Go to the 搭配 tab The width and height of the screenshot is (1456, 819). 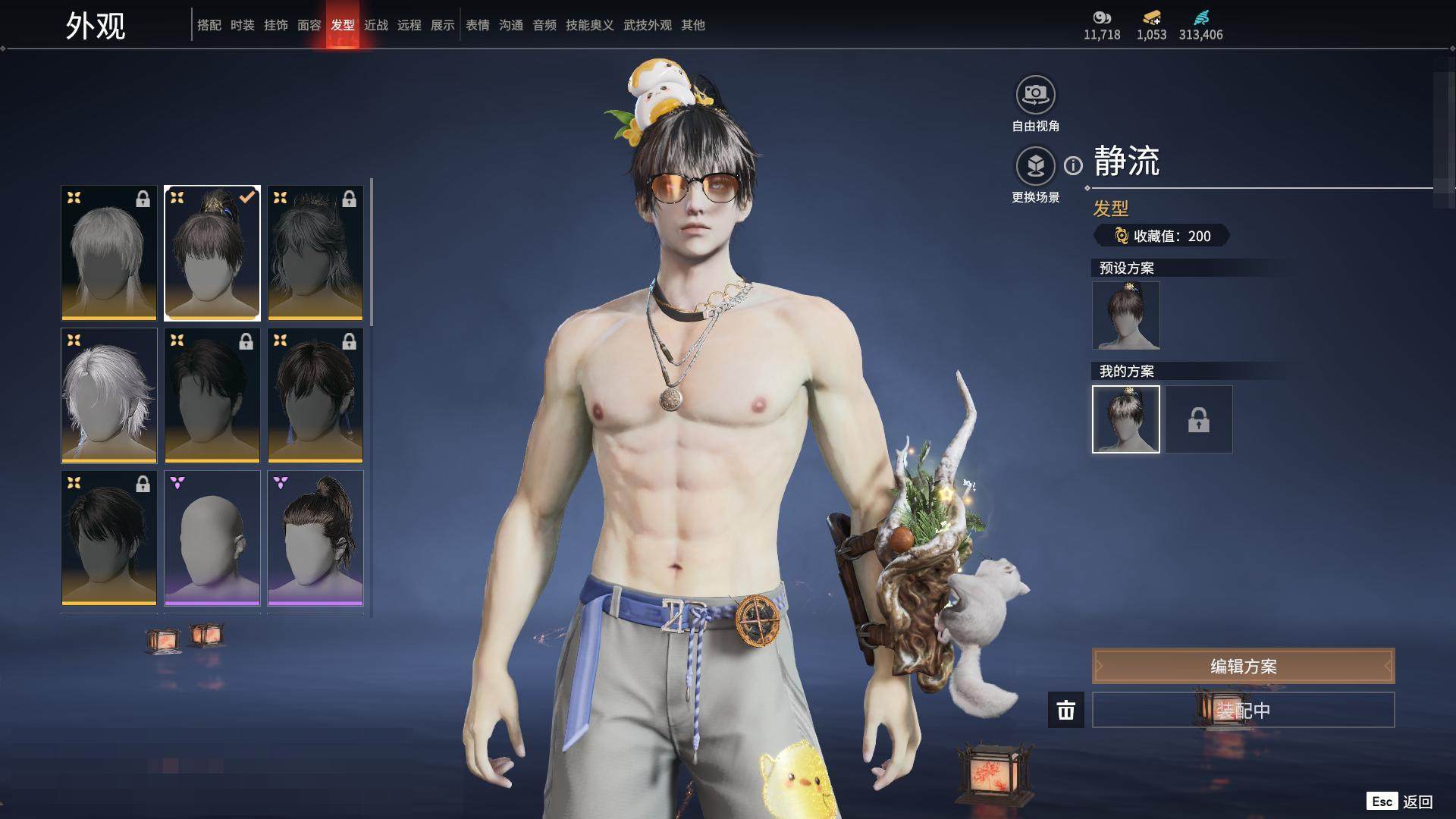tap(209, 25)
